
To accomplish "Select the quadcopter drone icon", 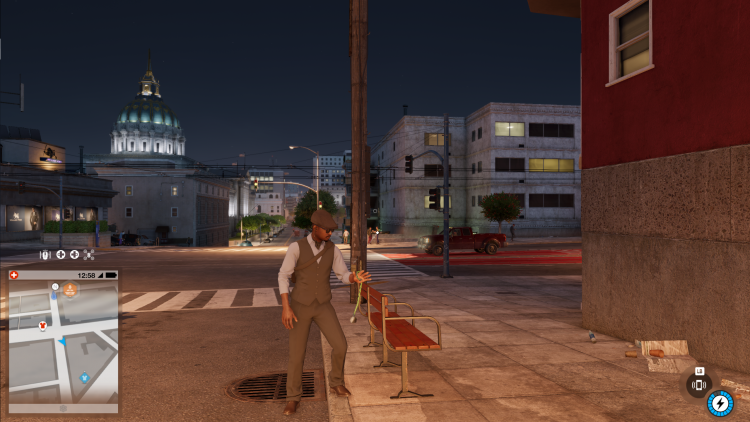I will coord(89,255).
